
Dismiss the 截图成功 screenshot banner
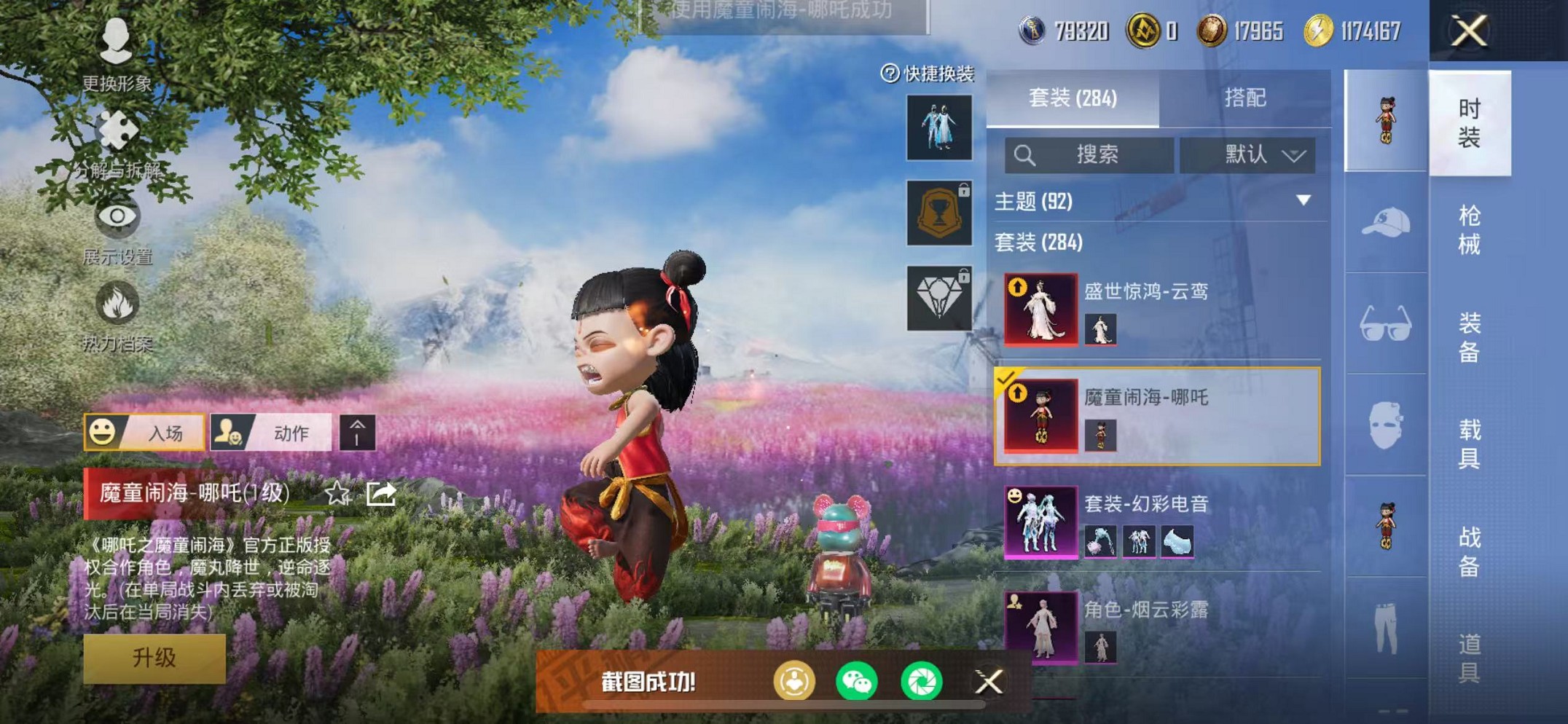[989, 682]
